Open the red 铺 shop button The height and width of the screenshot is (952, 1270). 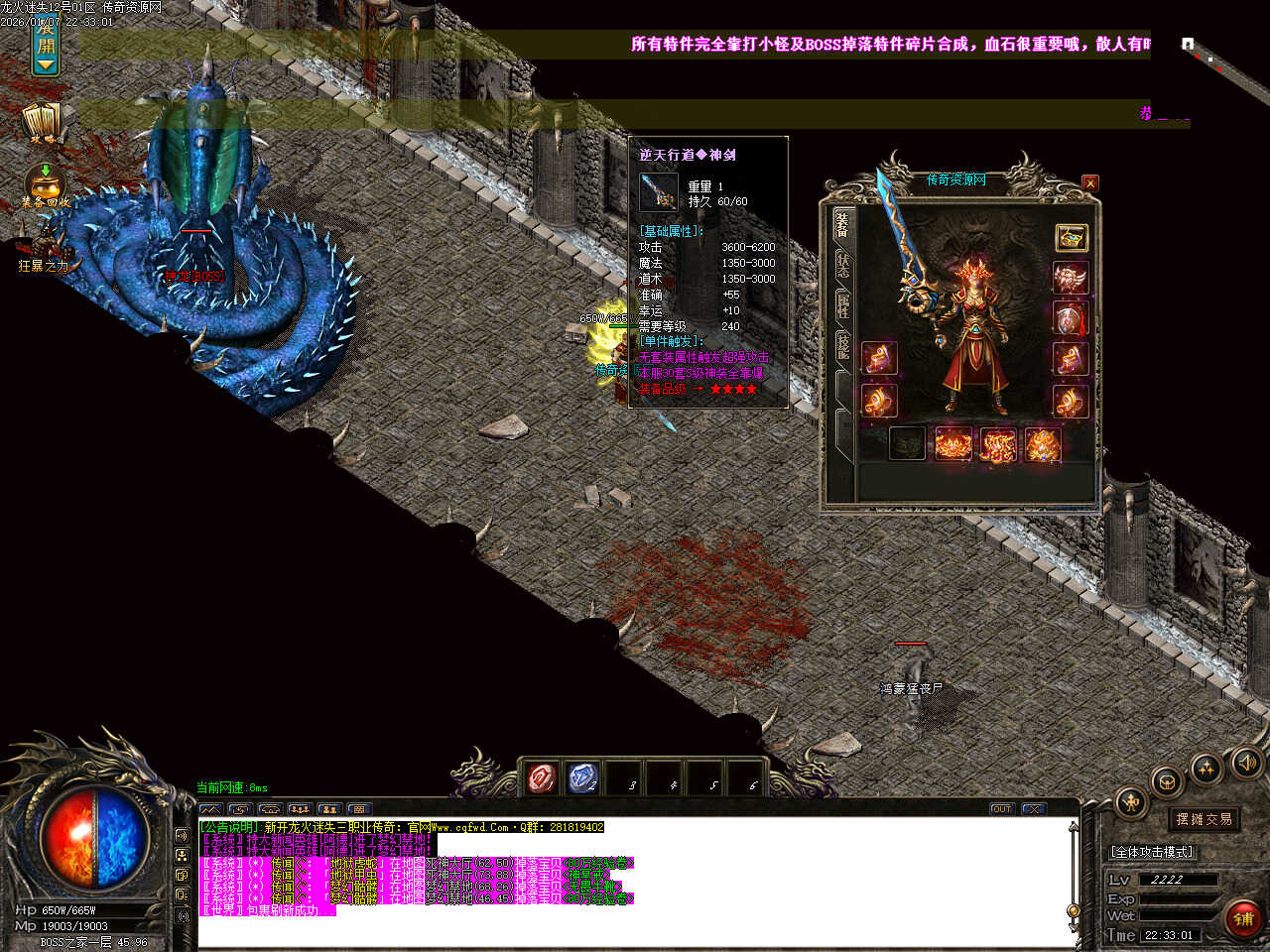[1243, 919]
